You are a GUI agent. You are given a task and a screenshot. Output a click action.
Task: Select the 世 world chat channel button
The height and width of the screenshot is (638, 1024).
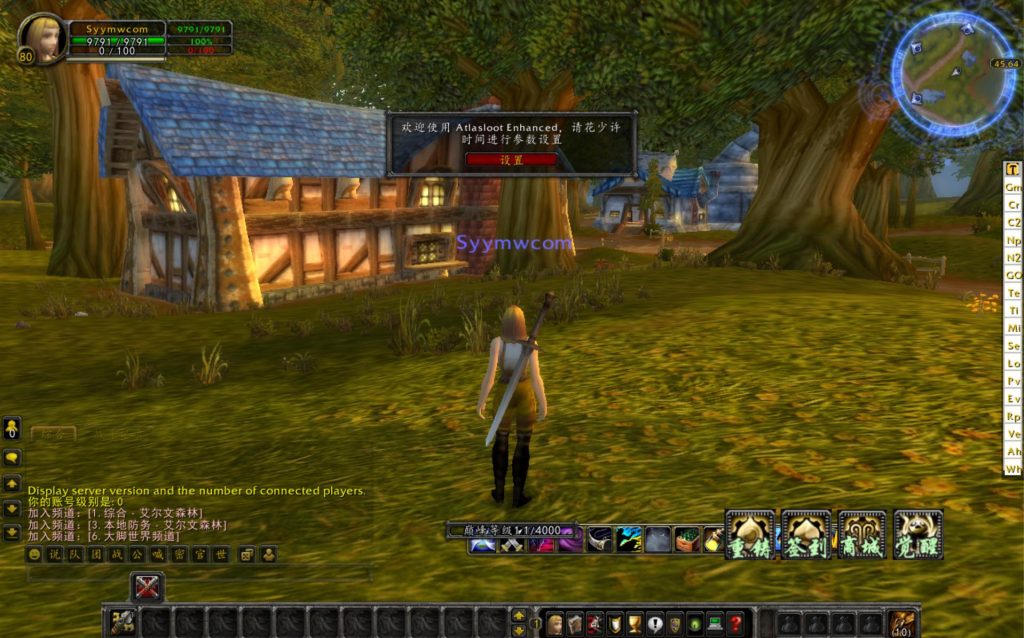pos(221,554)
